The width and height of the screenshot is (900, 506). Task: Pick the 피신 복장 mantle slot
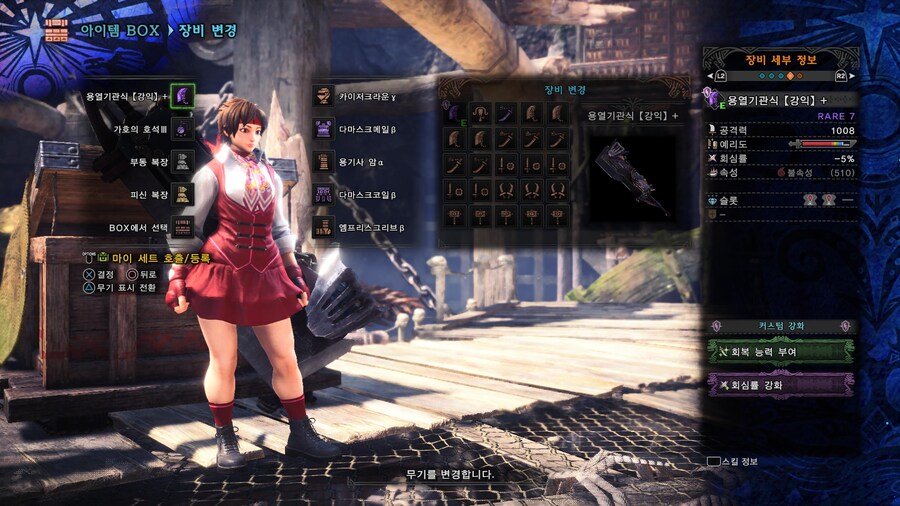[182, 194]
